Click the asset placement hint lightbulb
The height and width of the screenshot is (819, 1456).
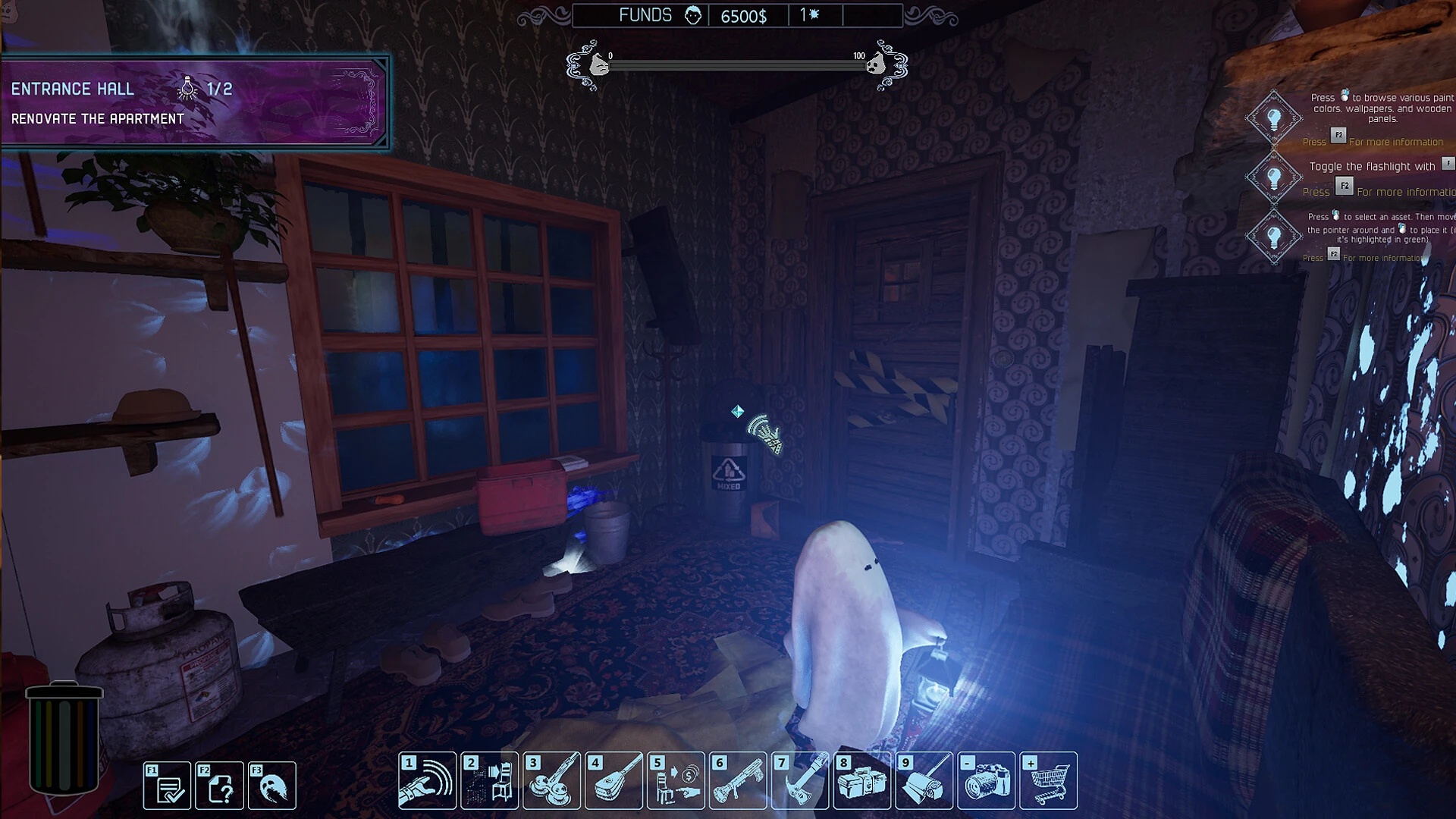(x=1274, y=237)
